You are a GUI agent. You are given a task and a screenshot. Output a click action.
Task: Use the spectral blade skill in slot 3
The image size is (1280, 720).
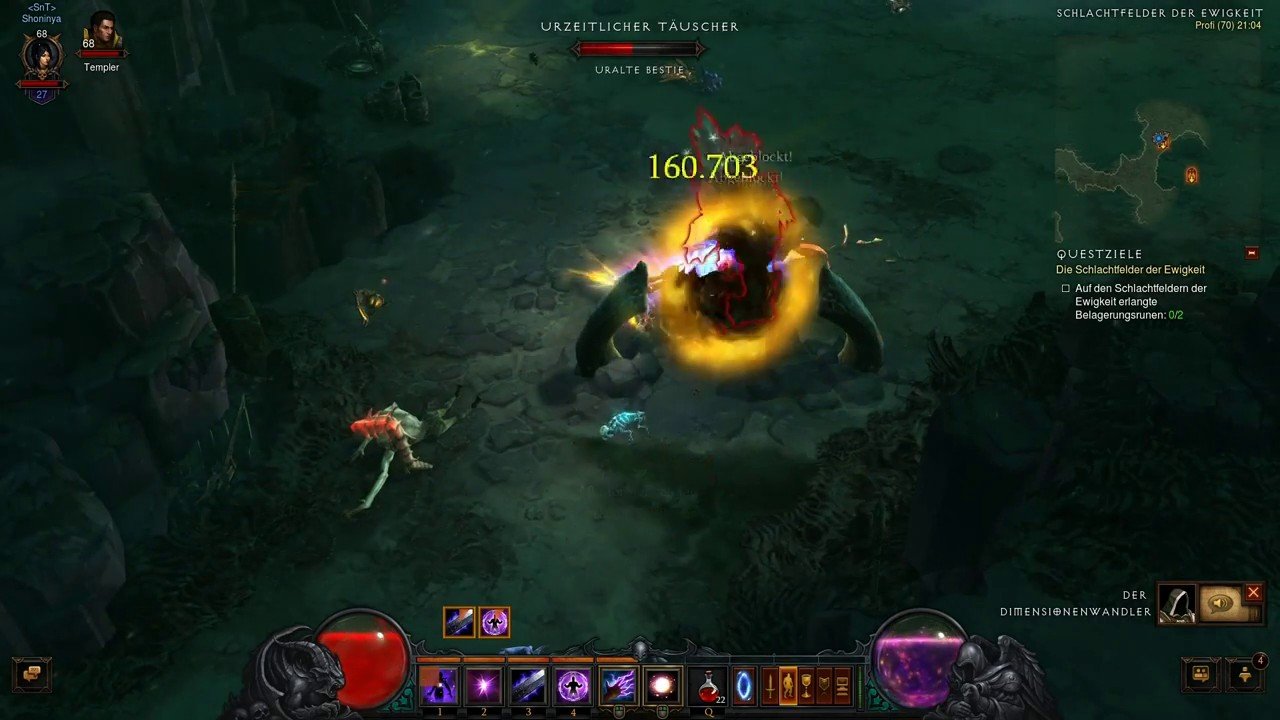pos(528,686)
